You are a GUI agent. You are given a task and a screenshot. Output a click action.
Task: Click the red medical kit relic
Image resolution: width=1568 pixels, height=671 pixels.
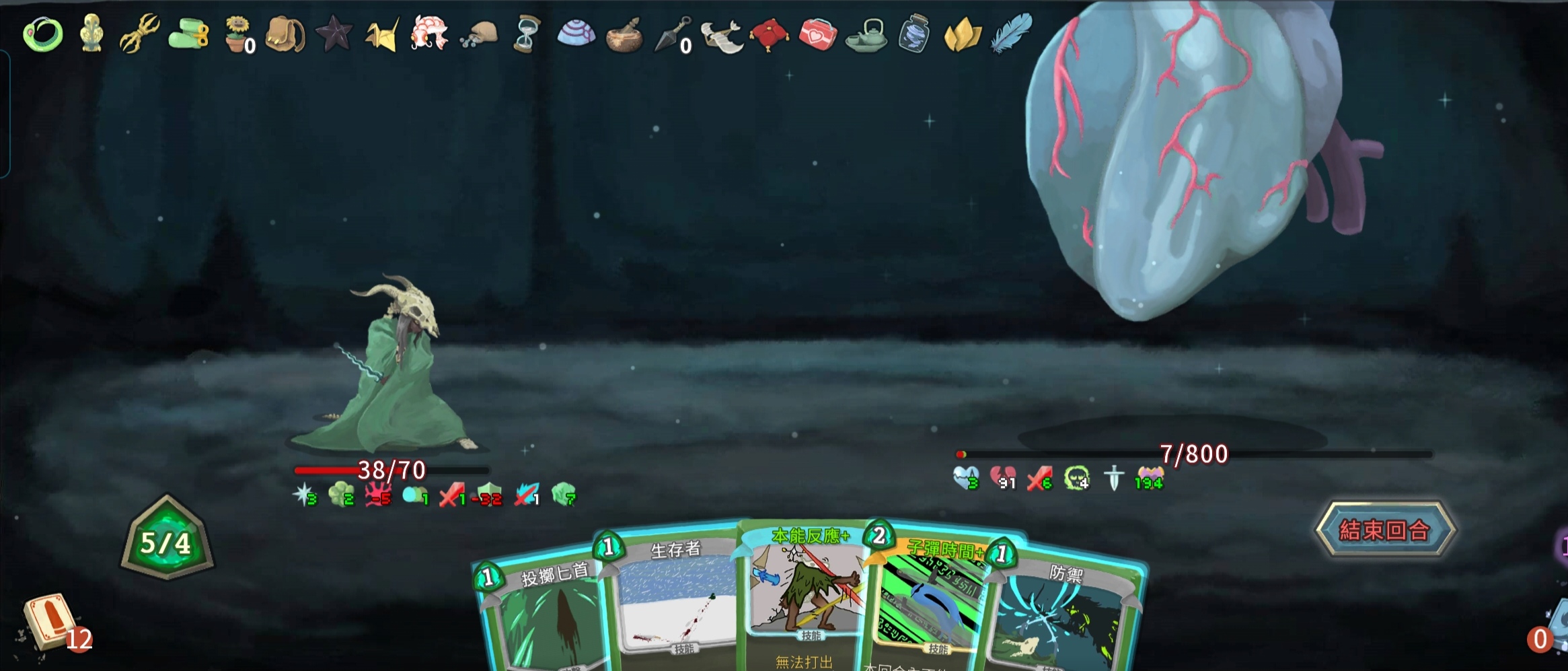(x=817, y=34)
